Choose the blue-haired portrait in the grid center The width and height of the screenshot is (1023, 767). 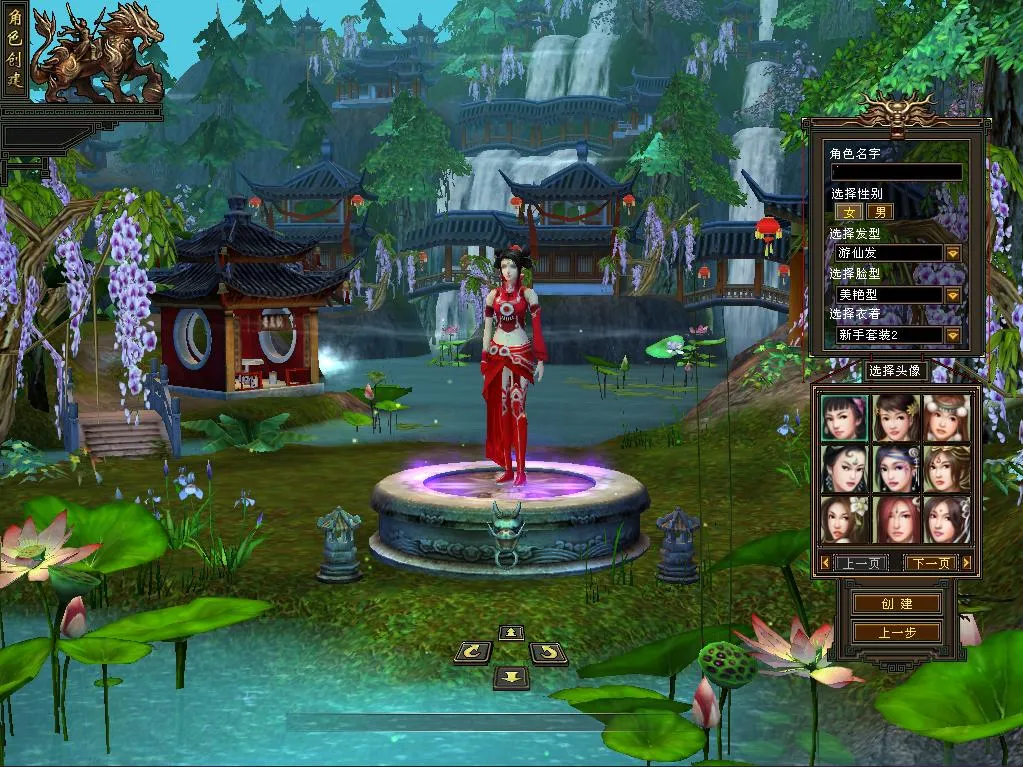[895, 468]
